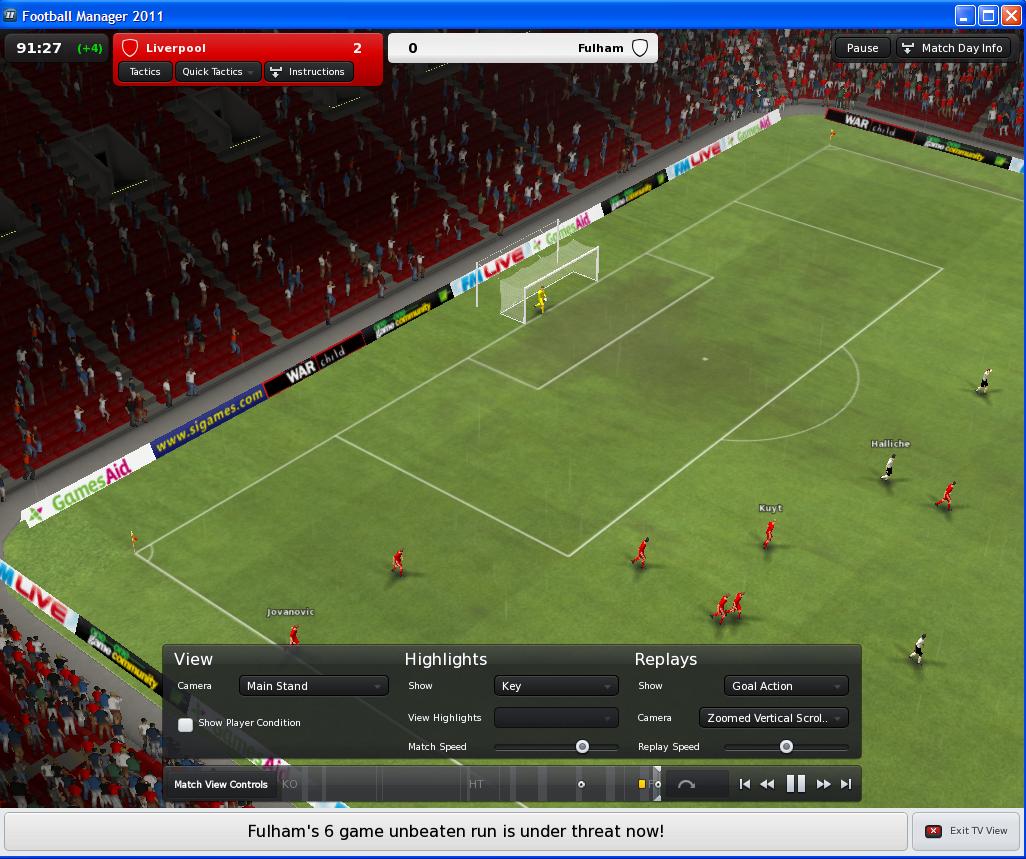Exit TV View
The height and width of the screenshot is (859, 1026).
click(x=967, y=831)
